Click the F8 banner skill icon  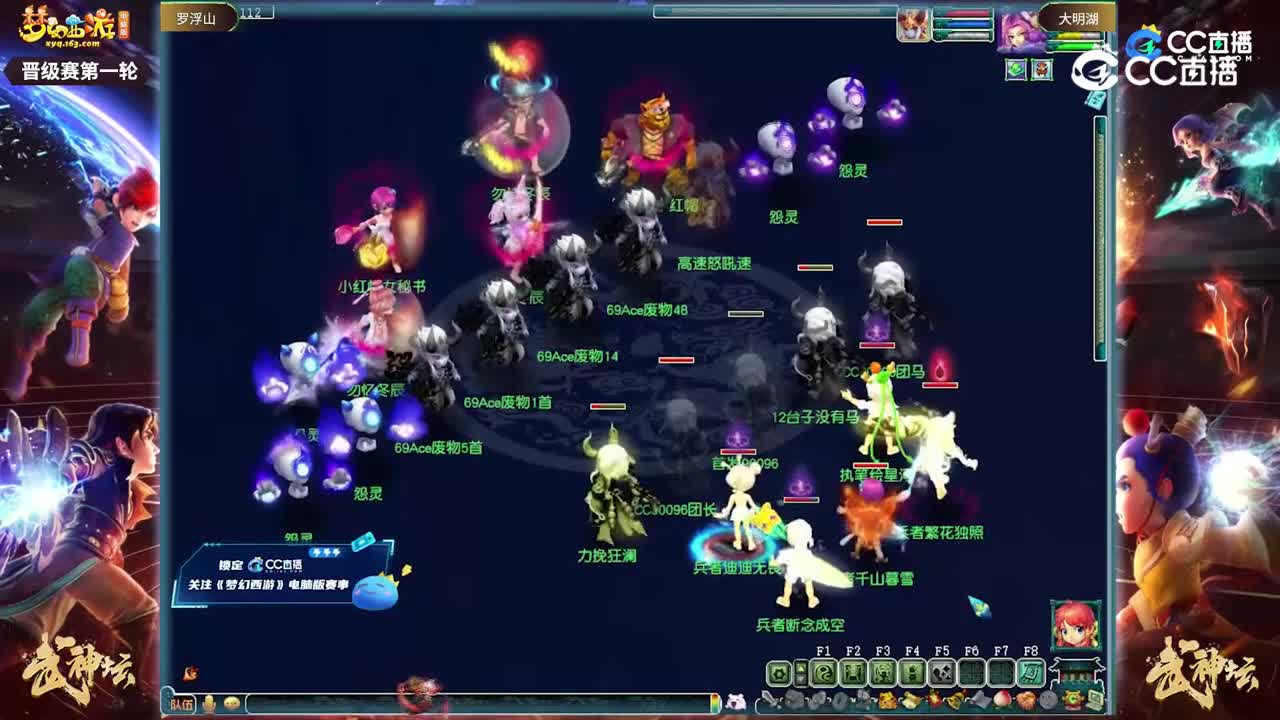(x=1031, y=671)
